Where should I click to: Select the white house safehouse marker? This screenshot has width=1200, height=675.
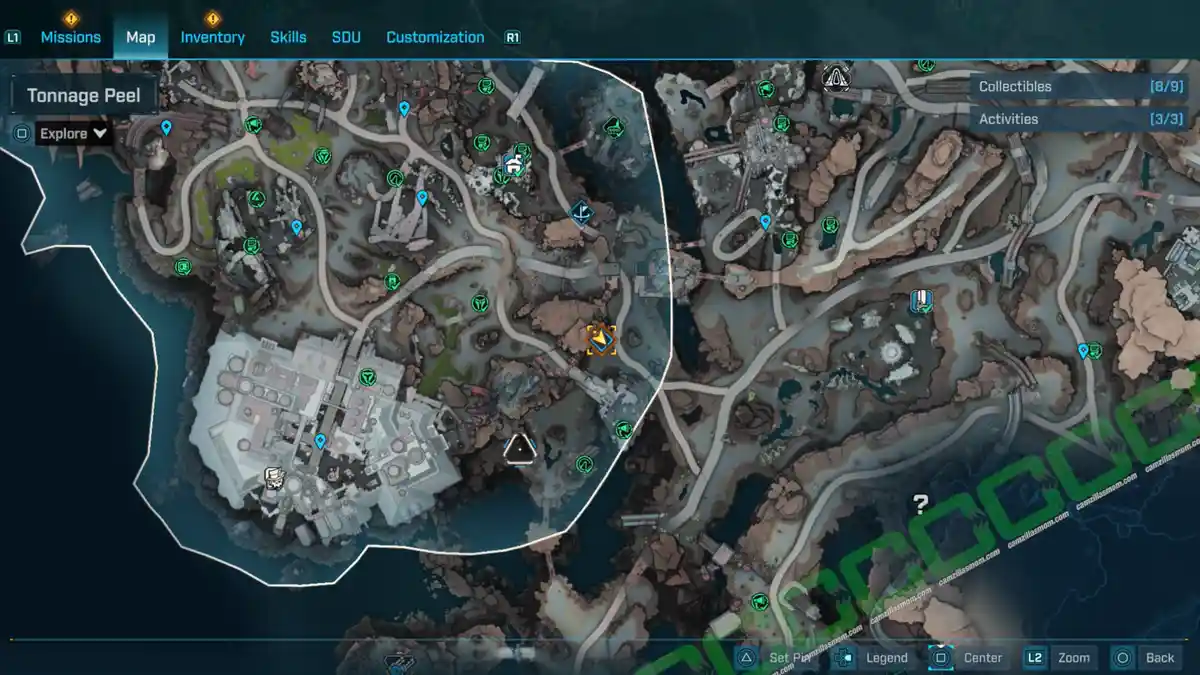[514, 165]
